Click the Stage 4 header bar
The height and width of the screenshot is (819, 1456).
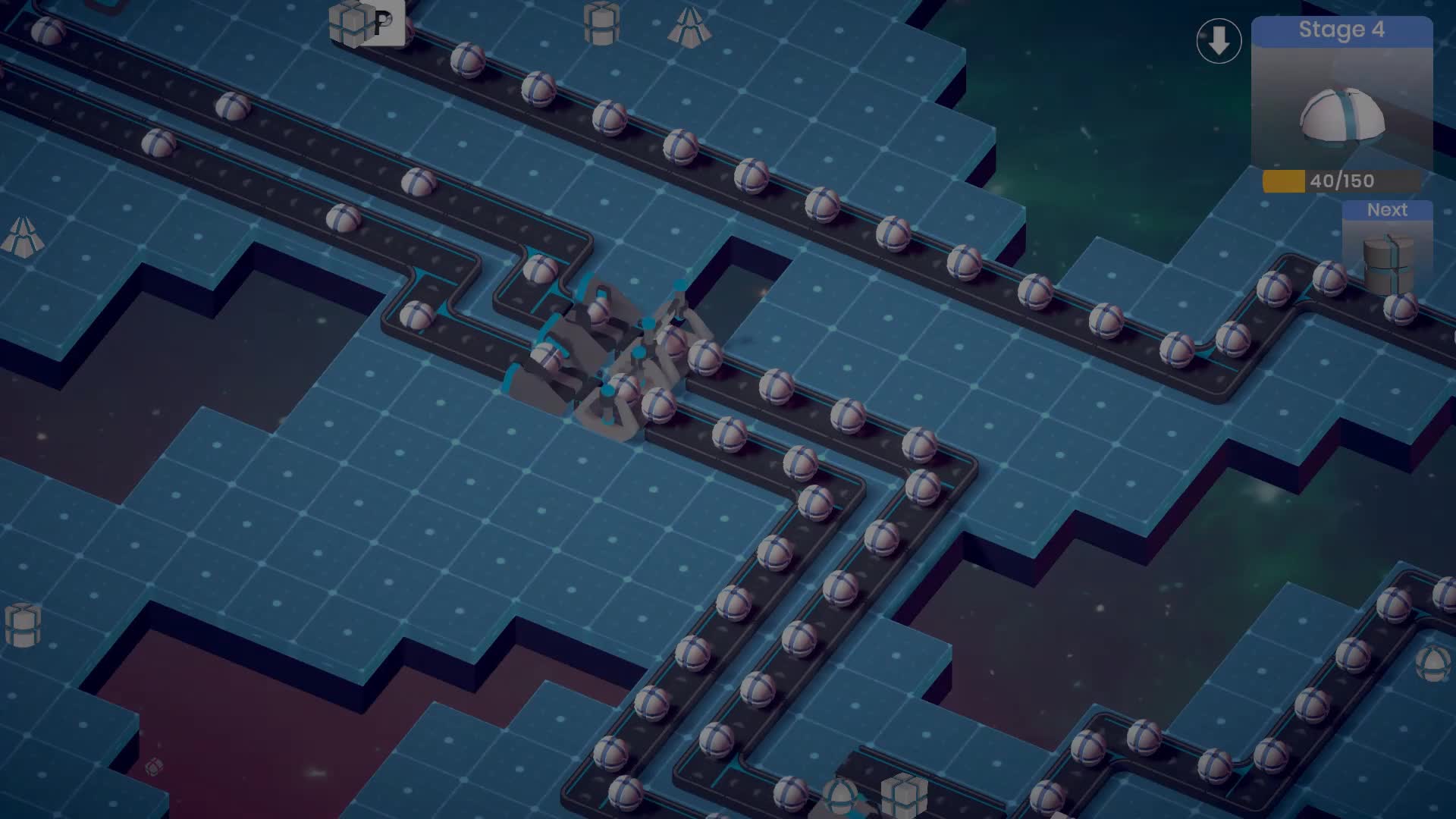point(1341,30)
